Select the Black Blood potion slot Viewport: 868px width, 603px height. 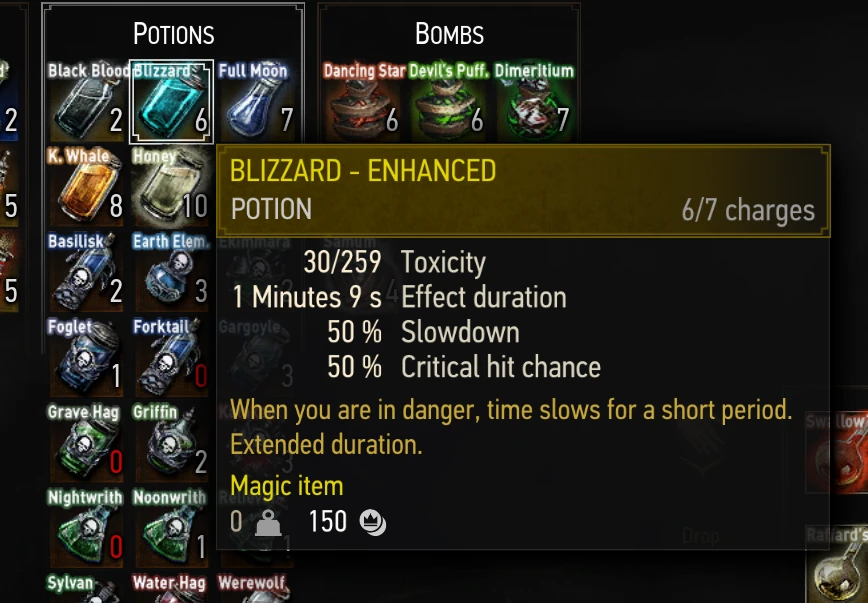point(86,102)
